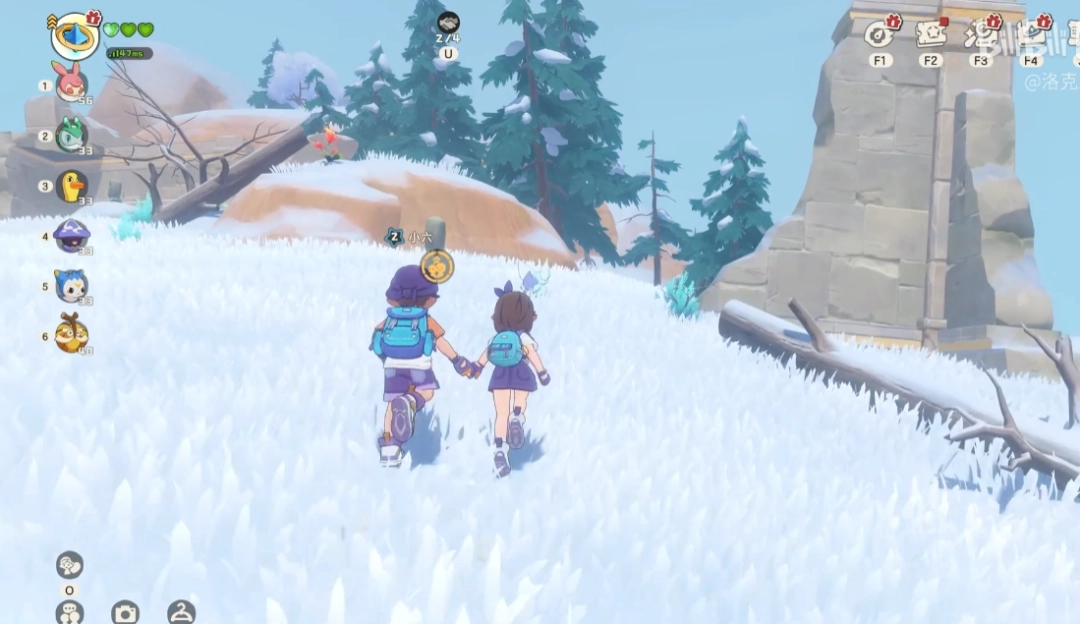Image resolution: width=1080 pixels, height=624 pixels.
Task: Open the menu icon above F3
Action: (x=980, y=34)
